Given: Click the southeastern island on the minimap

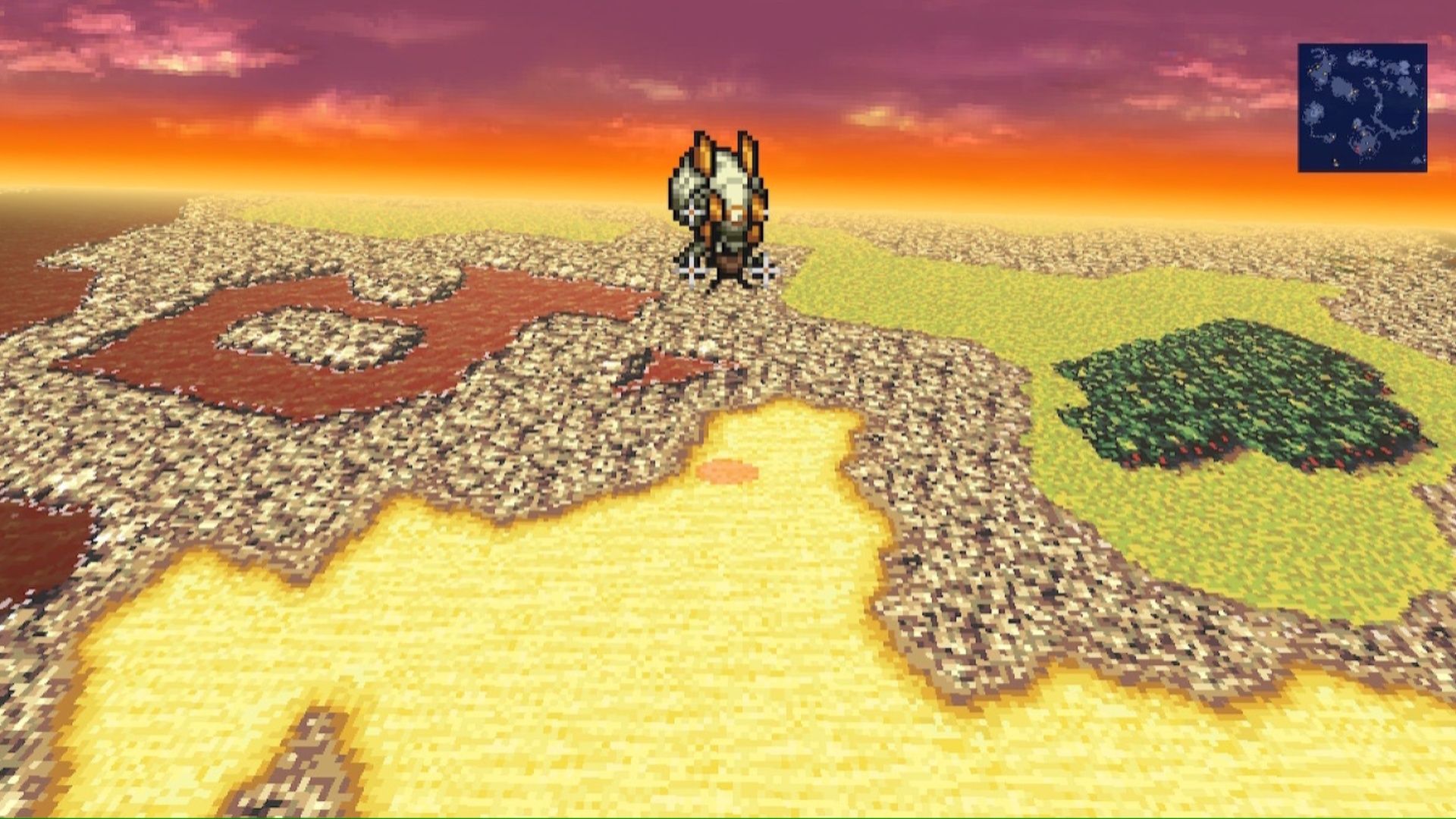Looking at the screenshot, I should pos(1417,160).
